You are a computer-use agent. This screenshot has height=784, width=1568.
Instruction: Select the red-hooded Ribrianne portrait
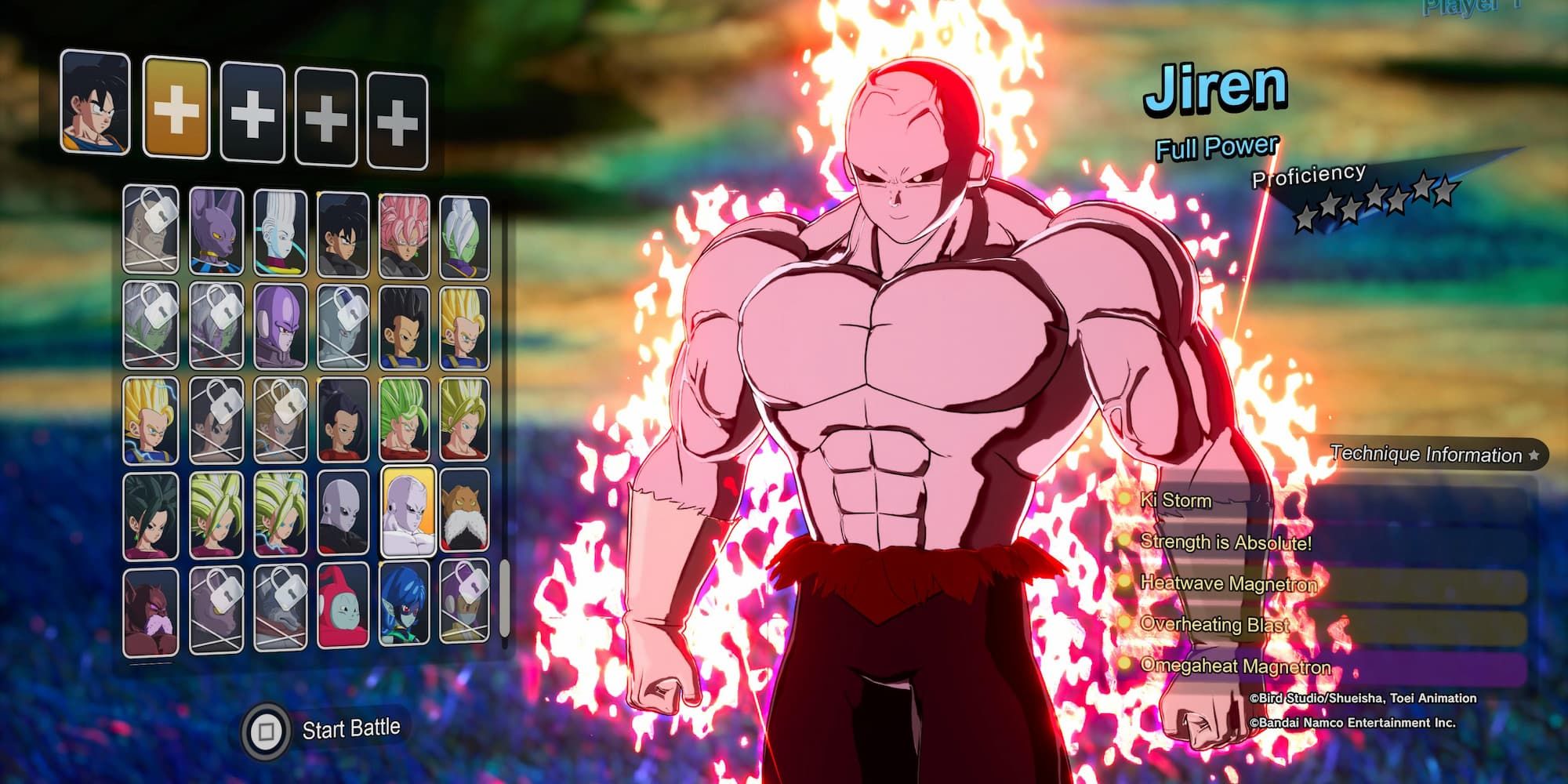click(342, 608)
